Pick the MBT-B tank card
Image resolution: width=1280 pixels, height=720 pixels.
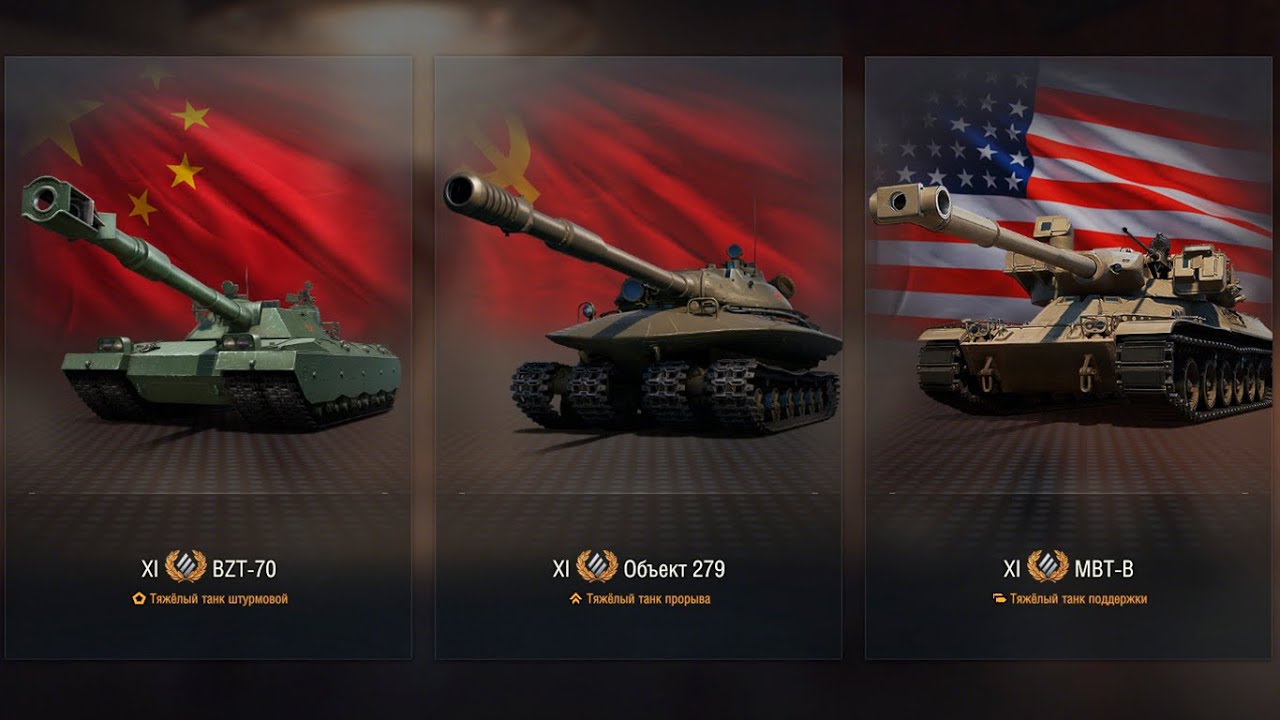pos(1068,357)
